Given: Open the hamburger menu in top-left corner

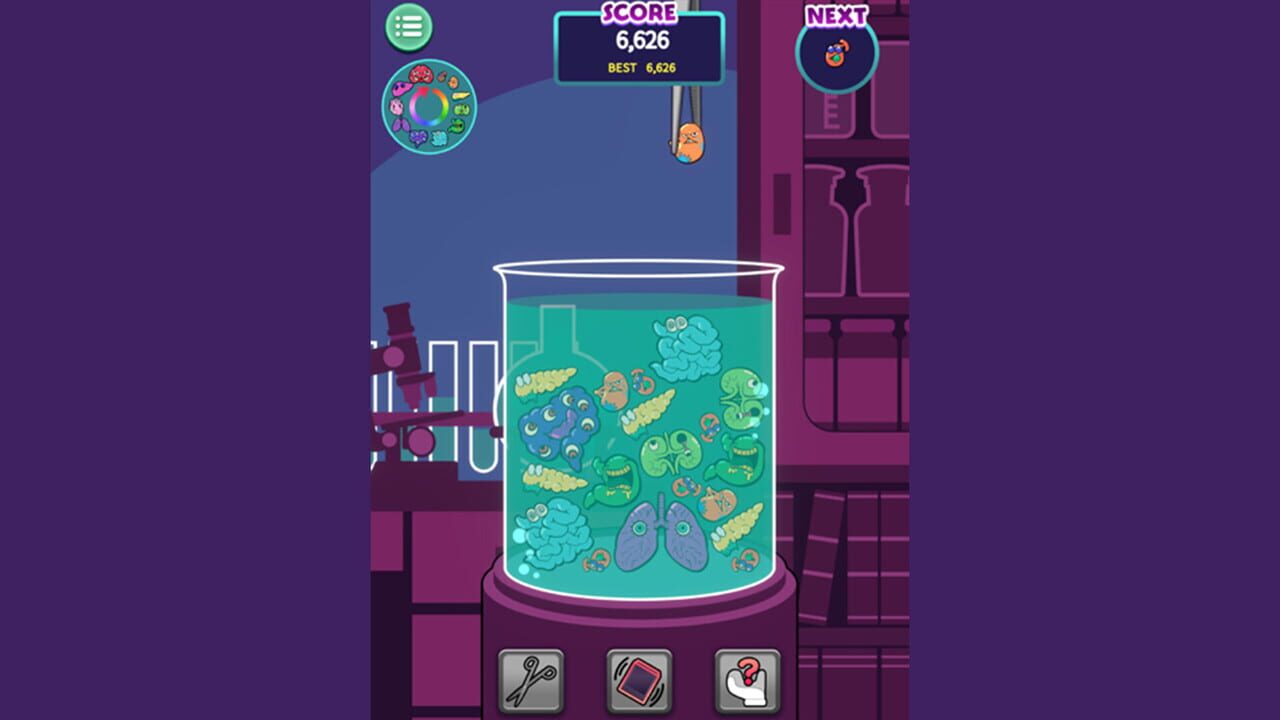Looking at the screenshot, I should 408,27.
